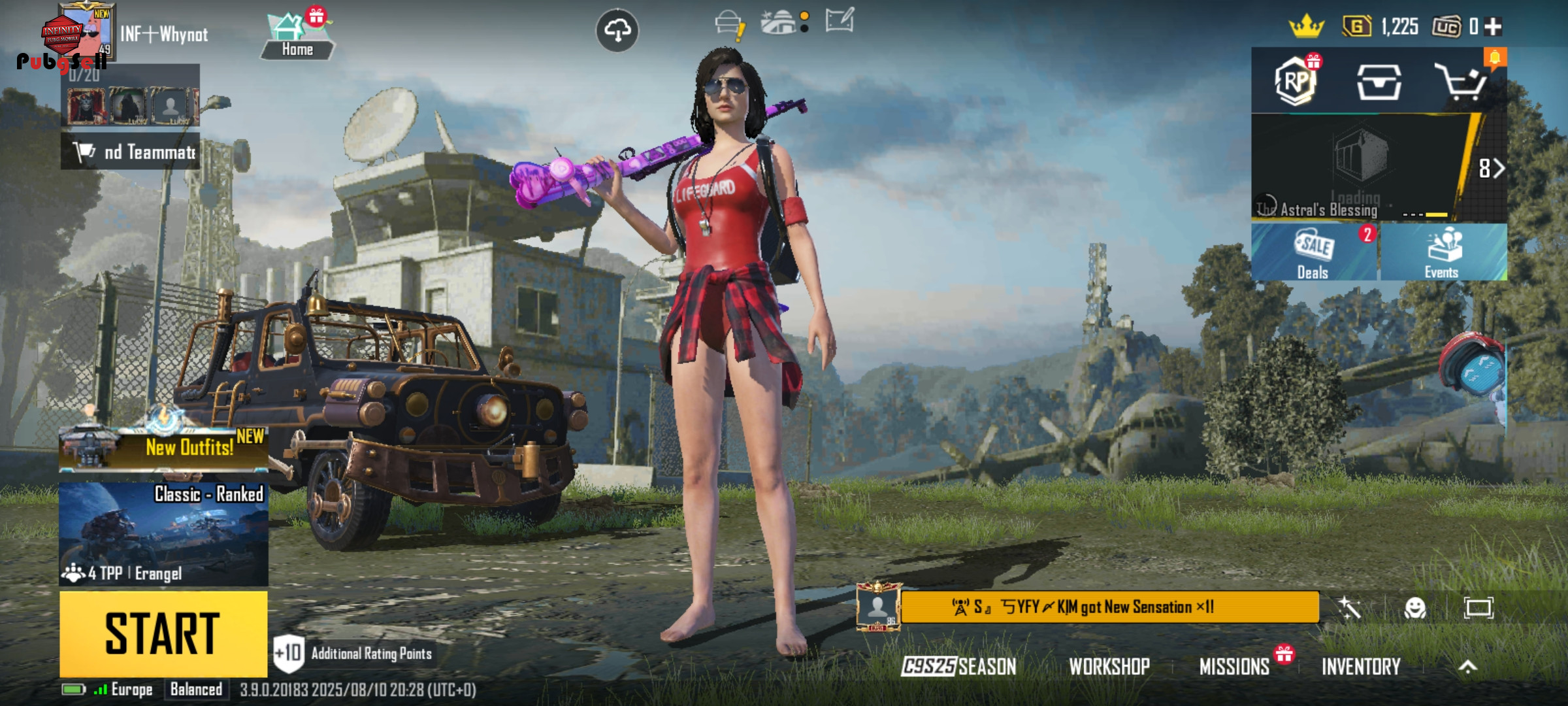Open the emote smiley face icon
The image size is (1568, 706).
[x=1414, y=608]
